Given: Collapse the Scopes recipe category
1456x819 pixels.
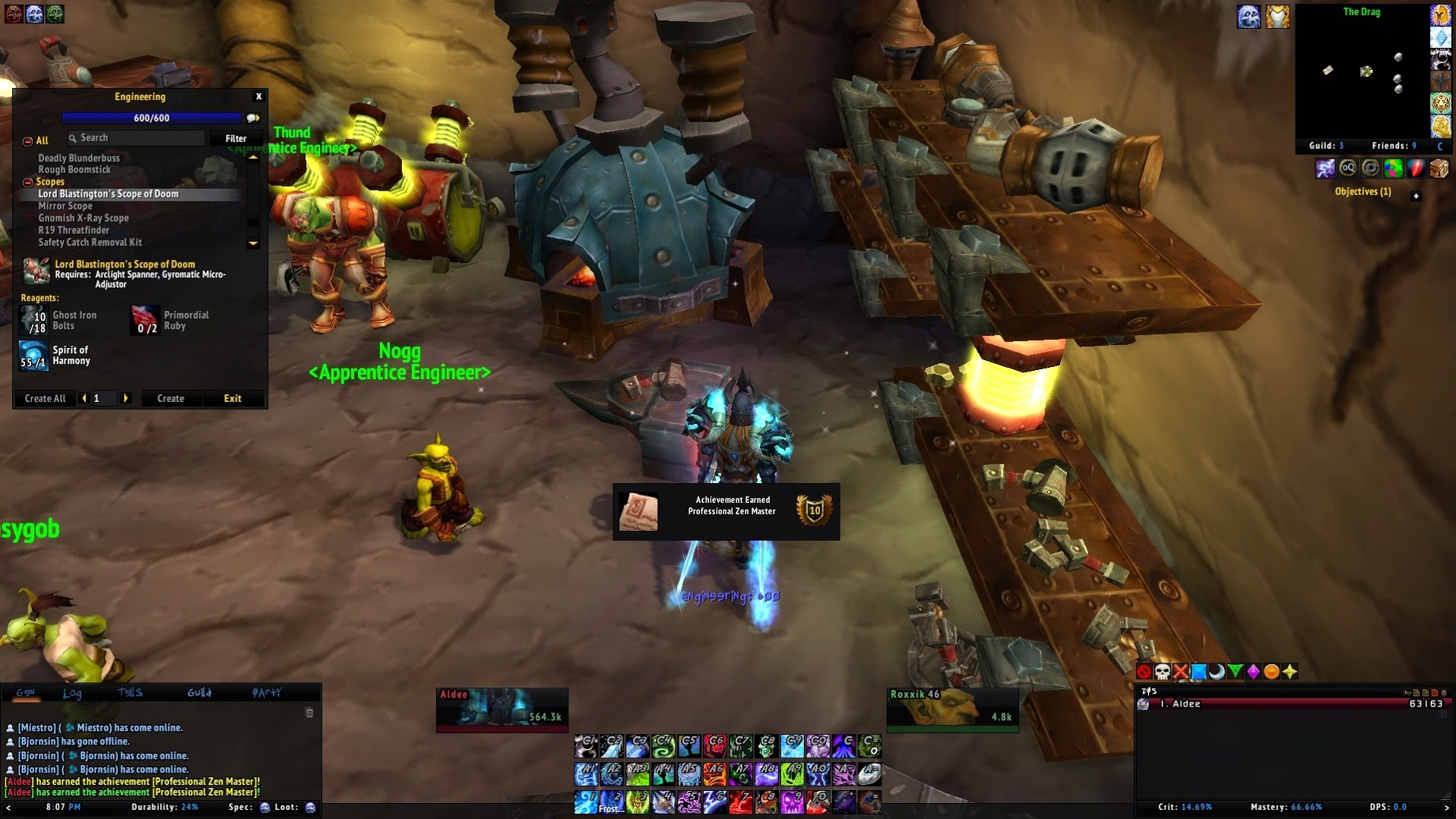Looking at the screenshot, I should point(28,182).
